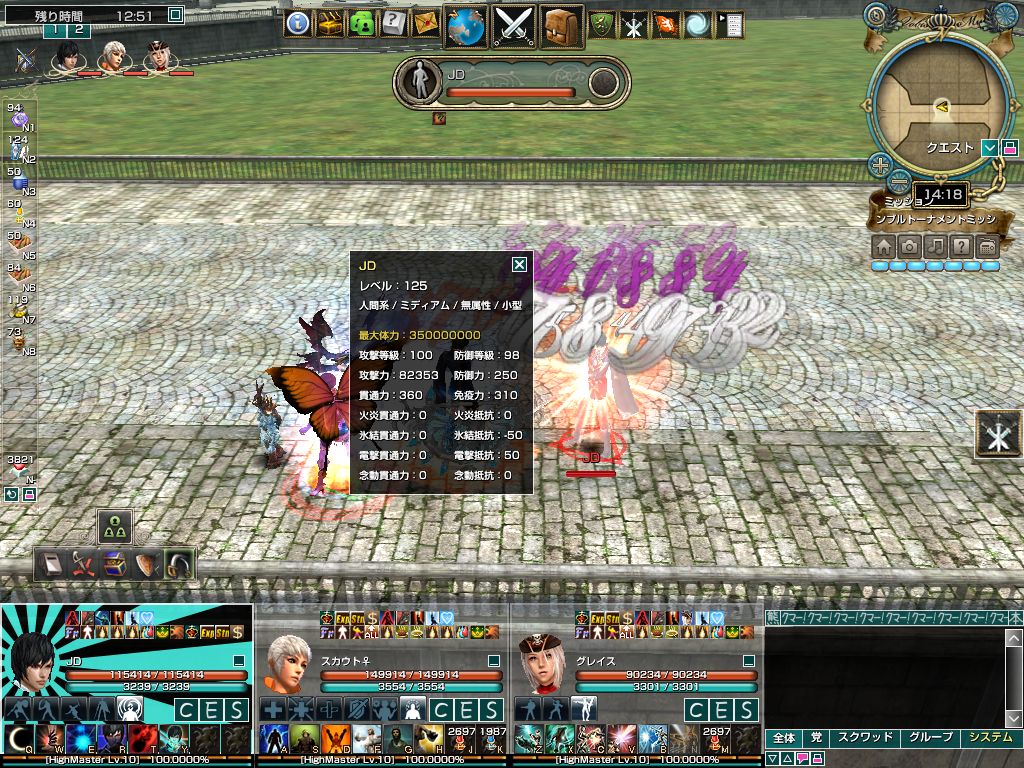Open the leather backpack inventory
The height and width of the screenshot is (768, 1024).
(x=562, y=25)
